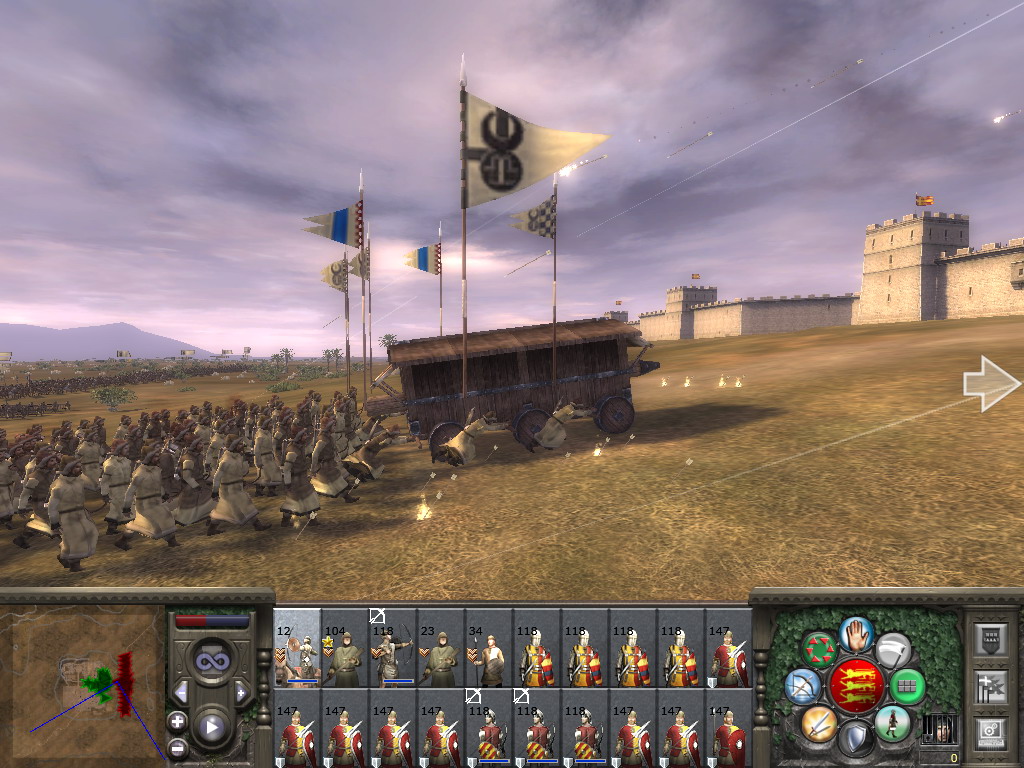Decrease the battle speed
Screen dimensions: 1024x768
182,692
